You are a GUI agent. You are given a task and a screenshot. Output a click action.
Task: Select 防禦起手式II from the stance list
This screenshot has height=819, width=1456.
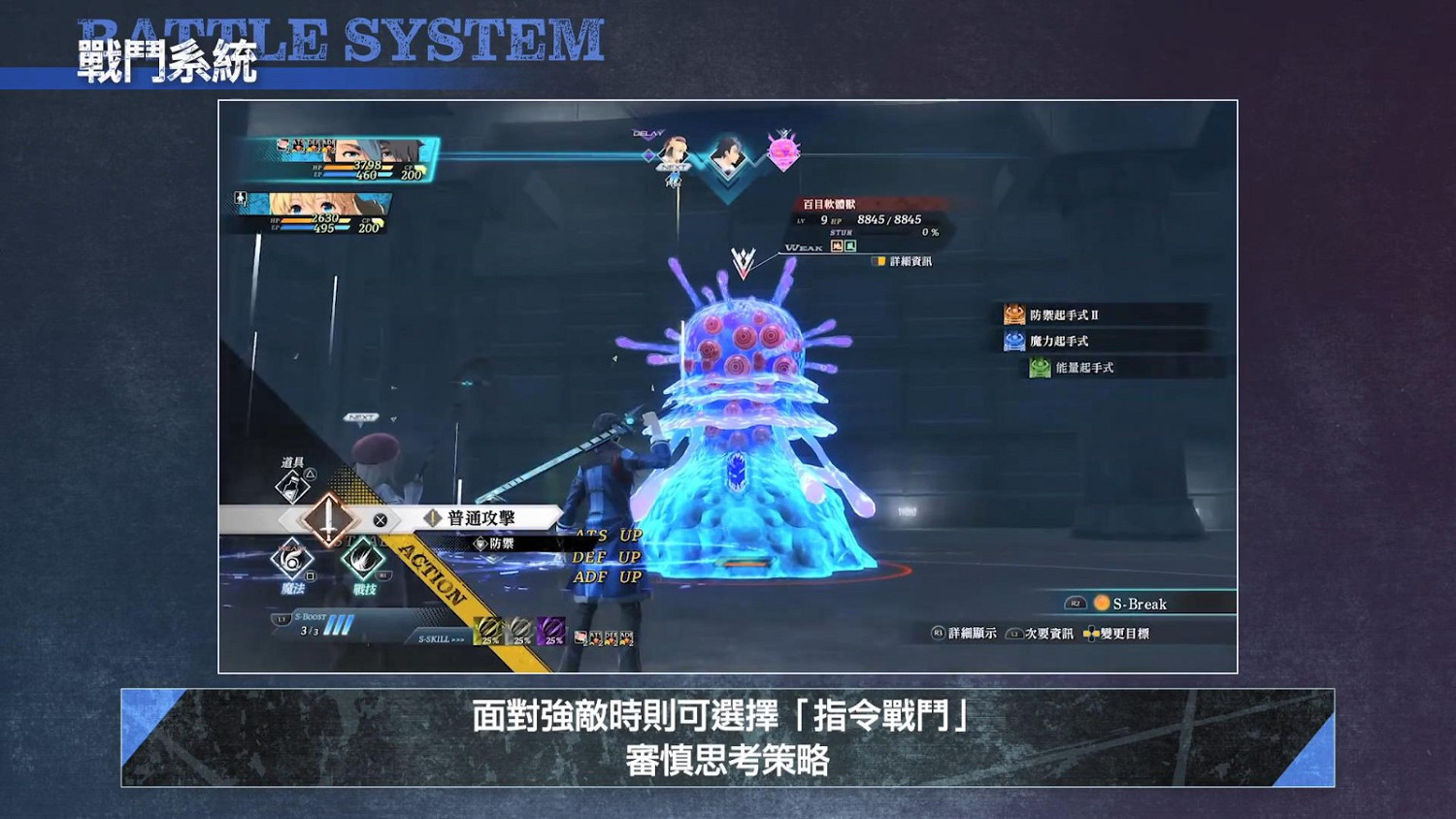pyautogui.click(x=1064, y=314)
